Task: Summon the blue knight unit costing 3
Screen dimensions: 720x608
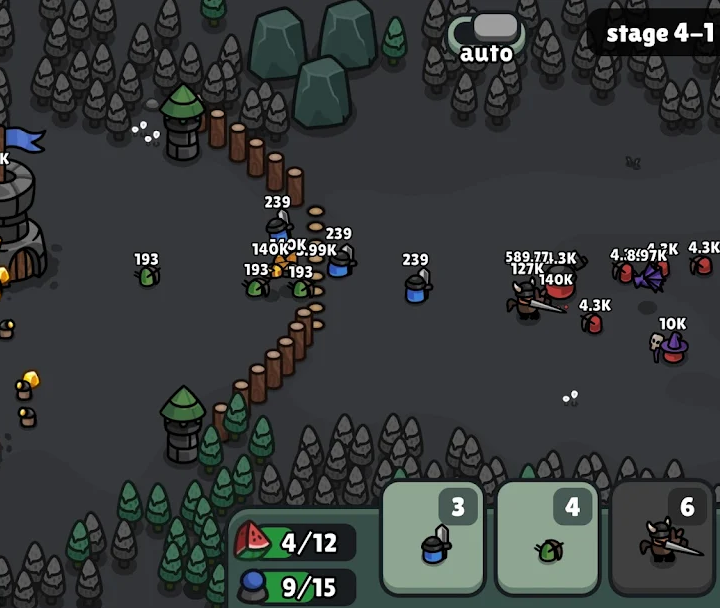Action: [433, 537]
